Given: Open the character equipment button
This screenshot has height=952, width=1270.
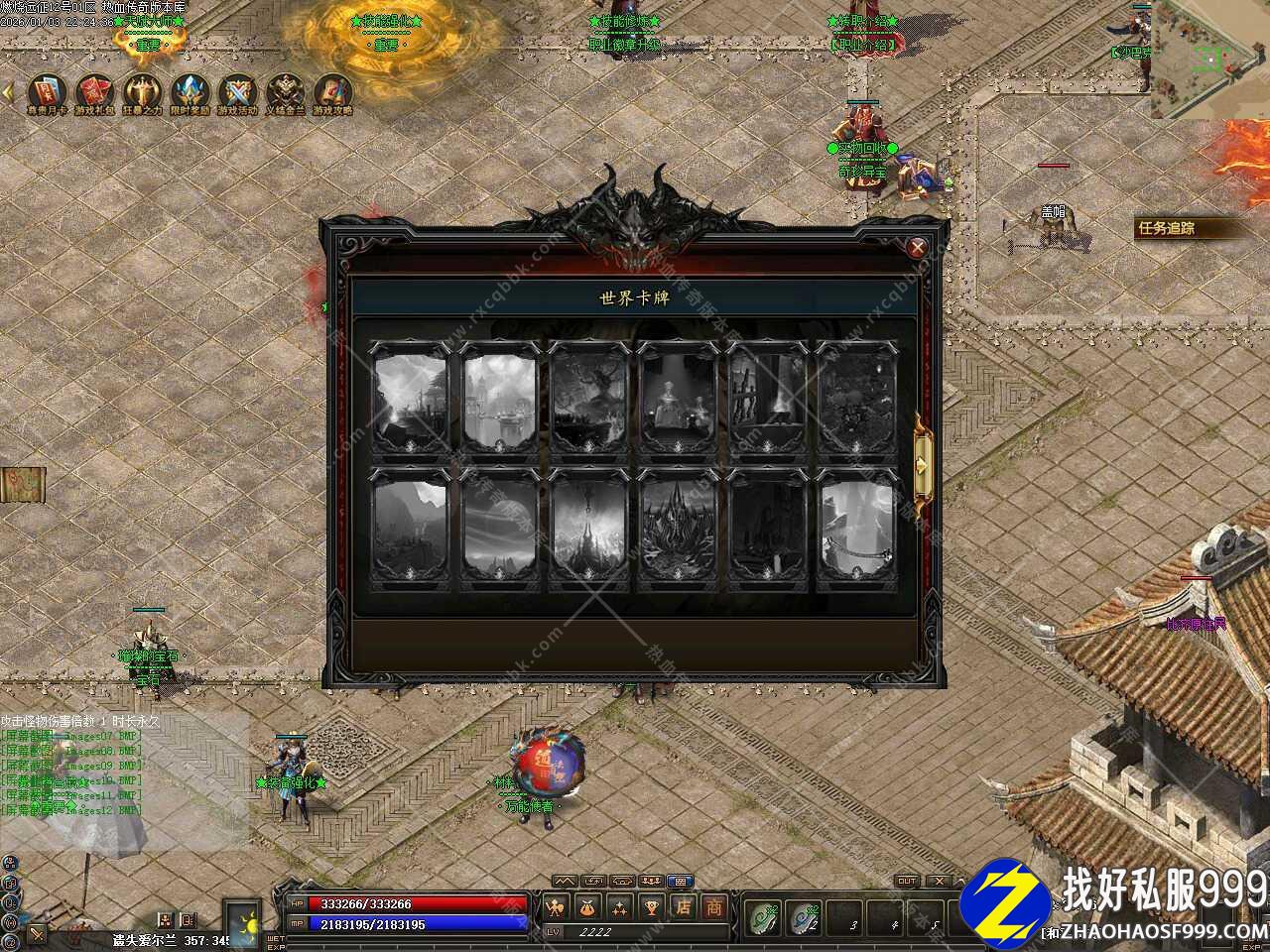Looking at the screenshot, I should [556, 906].
